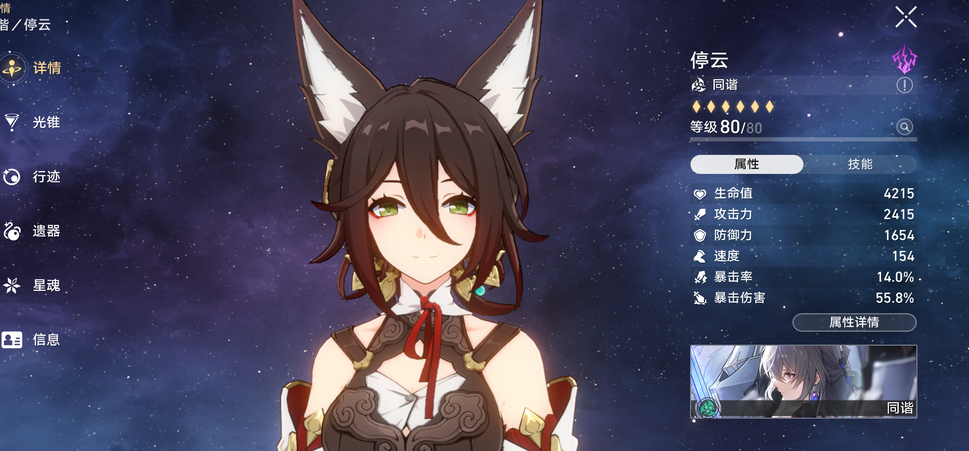Open the equipped light cone thumbnail
The height and width of the screenshot is (451, 969).
point(803,381)
